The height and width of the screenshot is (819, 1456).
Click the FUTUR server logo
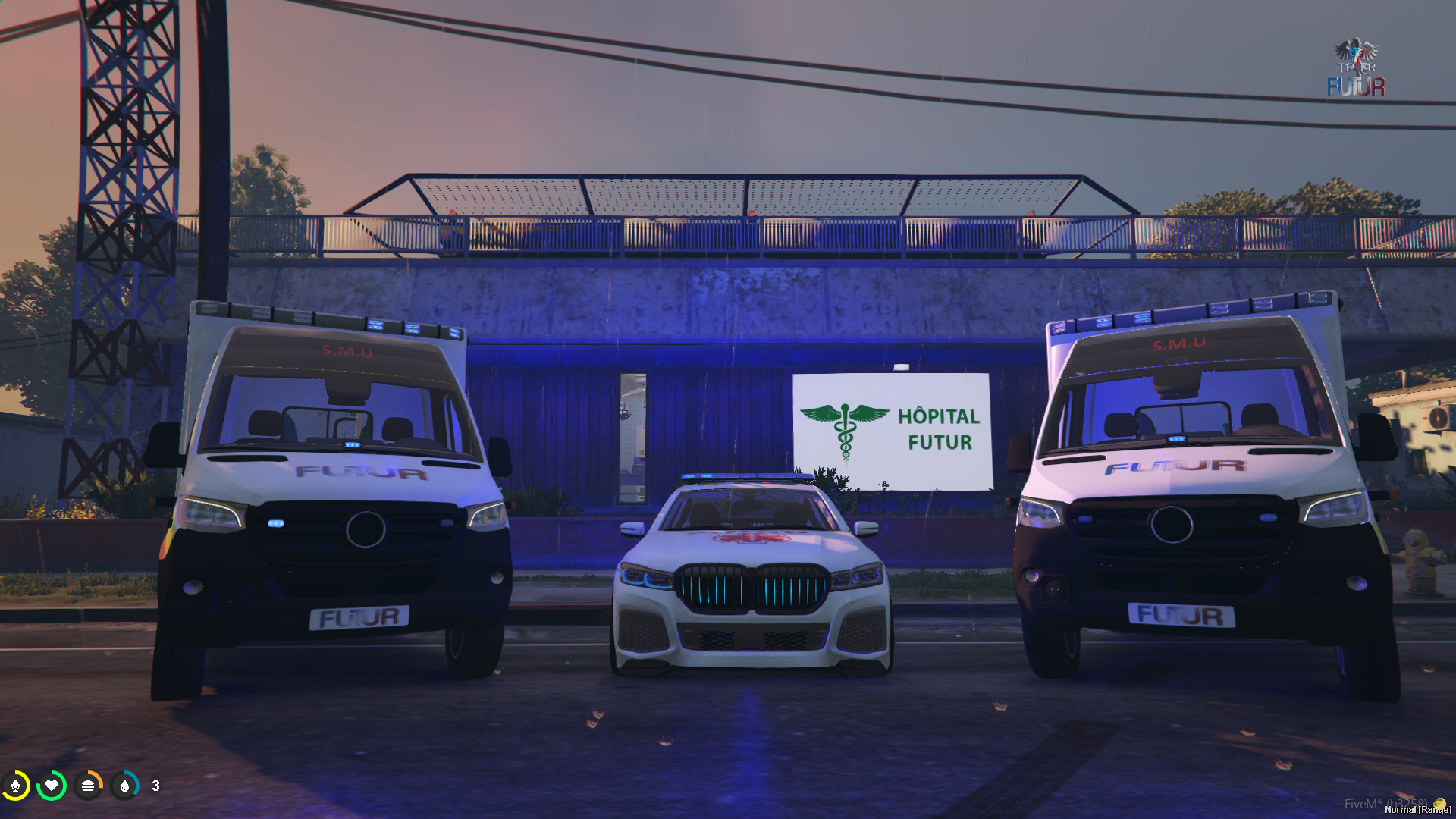point(1356,68)
